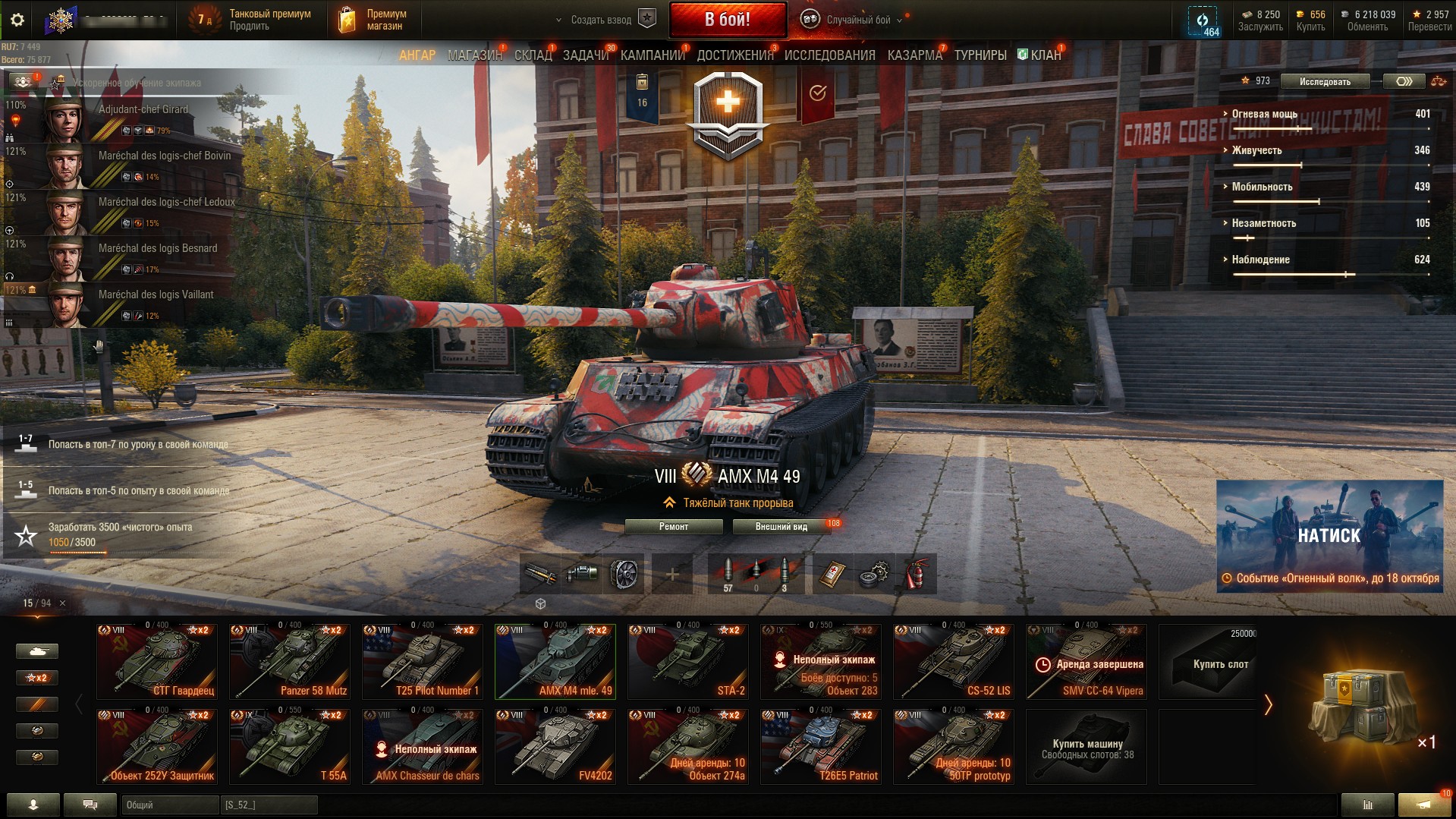Open the settings gear menu
This screenshot has height=819, width=1456.
click(17, 20)
